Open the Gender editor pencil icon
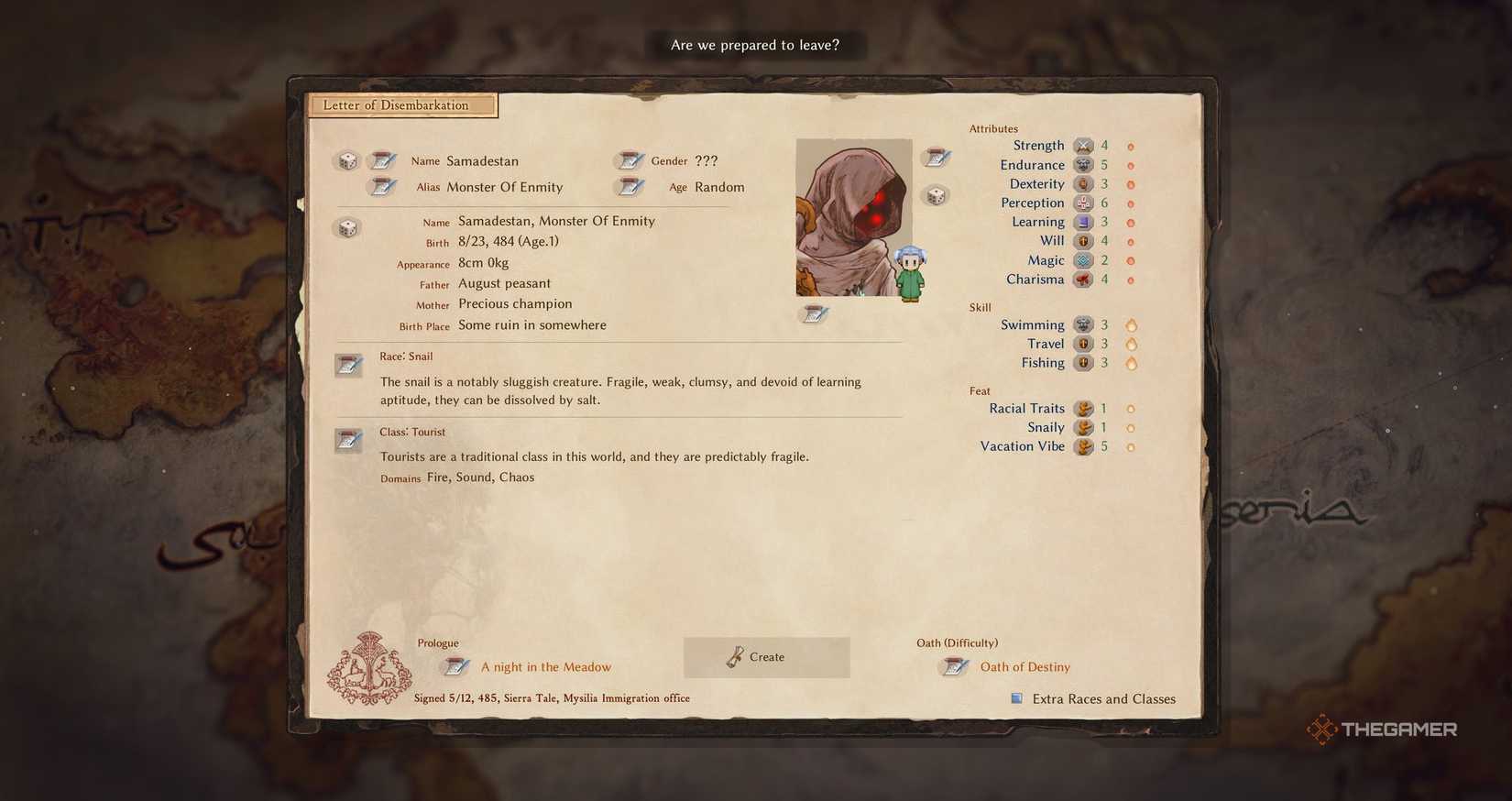 [x=630, y=160]
